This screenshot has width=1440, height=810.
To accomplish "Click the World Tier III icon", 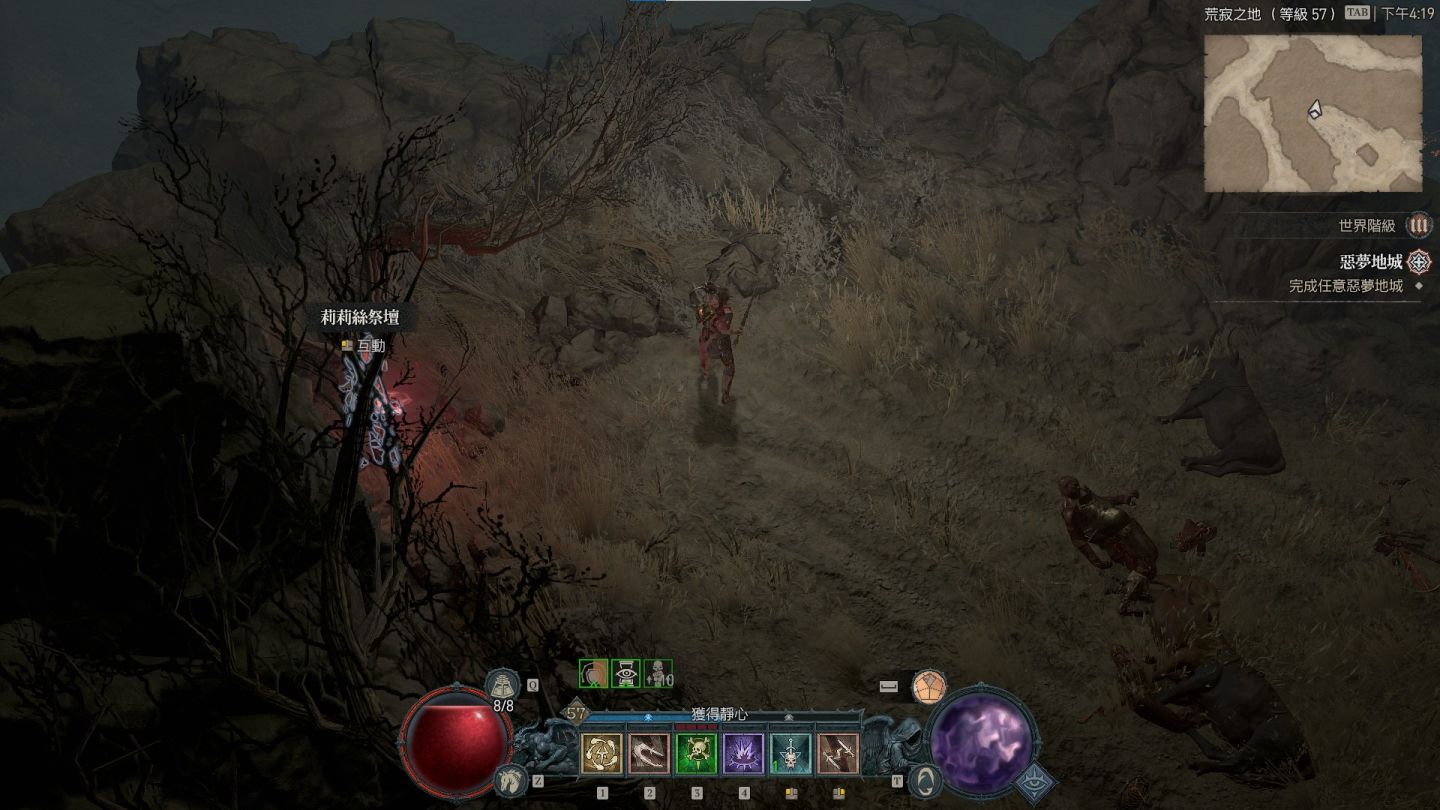I will pyautogui.click(x=1418, y=226).
